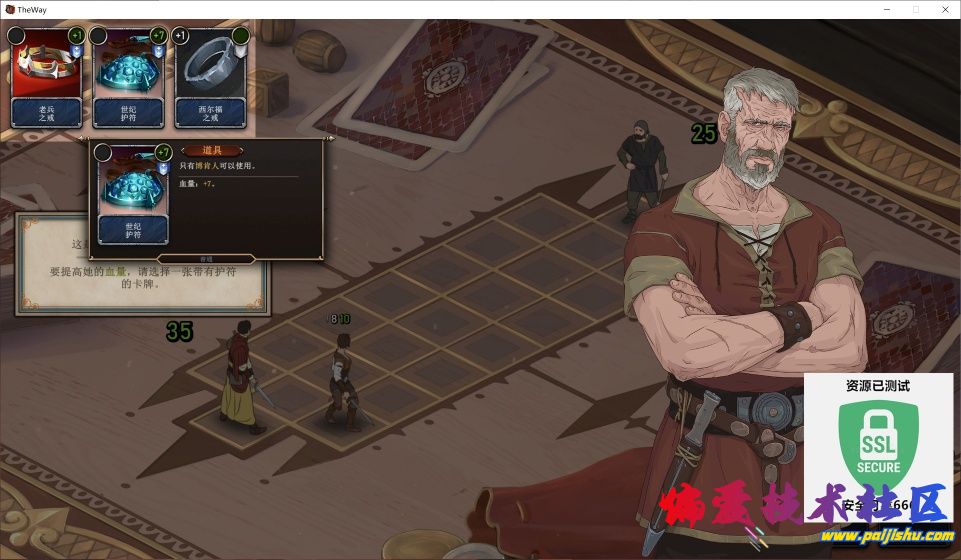Close the TheWay game window

pyautogui.click(x=943, y=9)
